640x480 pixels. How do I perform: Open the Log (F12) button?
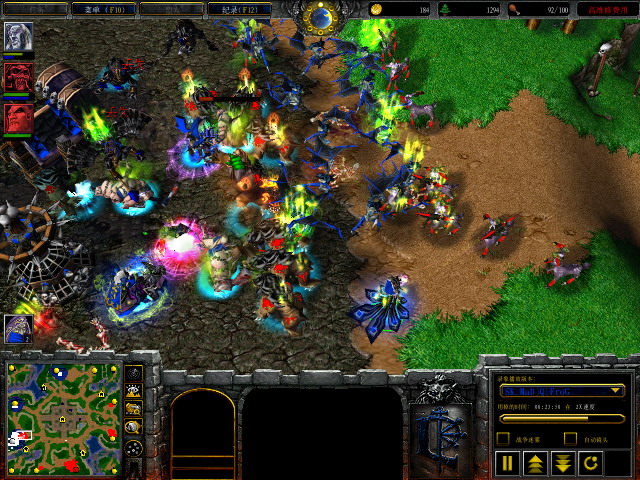click(x=238, y=9)
